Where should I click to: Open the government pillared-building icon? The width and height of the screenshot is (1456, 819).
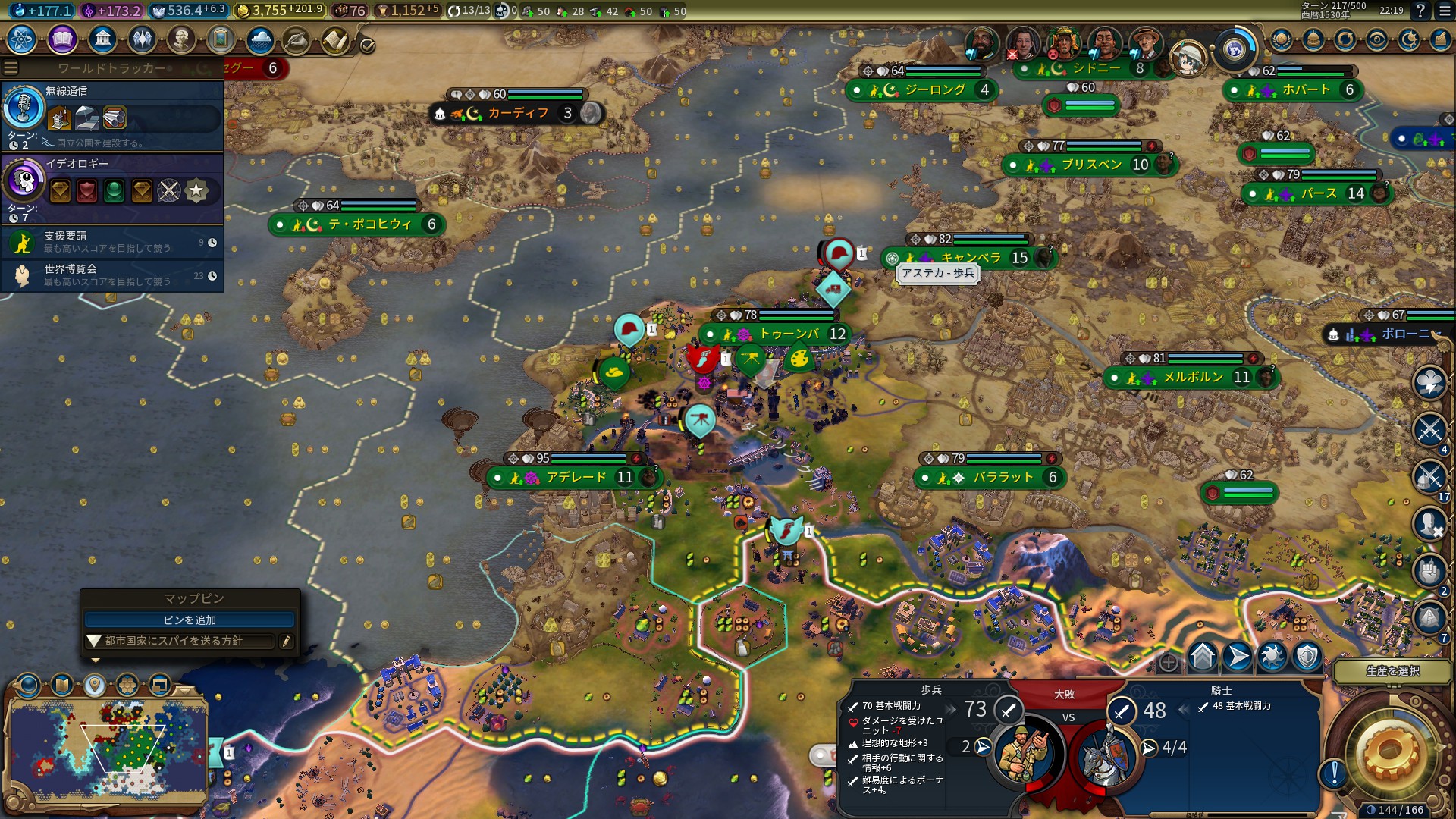[102, 39]
